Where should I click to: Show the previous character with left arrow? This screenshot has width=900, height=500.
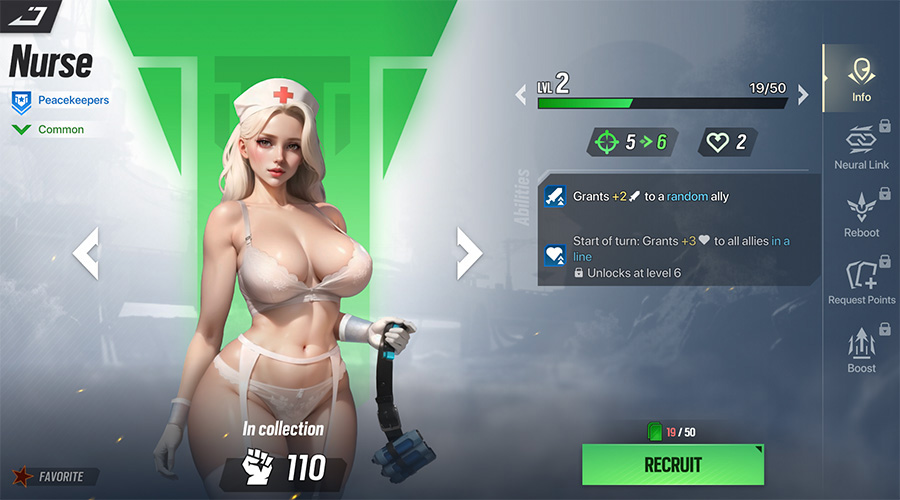(x=86, y=253)
